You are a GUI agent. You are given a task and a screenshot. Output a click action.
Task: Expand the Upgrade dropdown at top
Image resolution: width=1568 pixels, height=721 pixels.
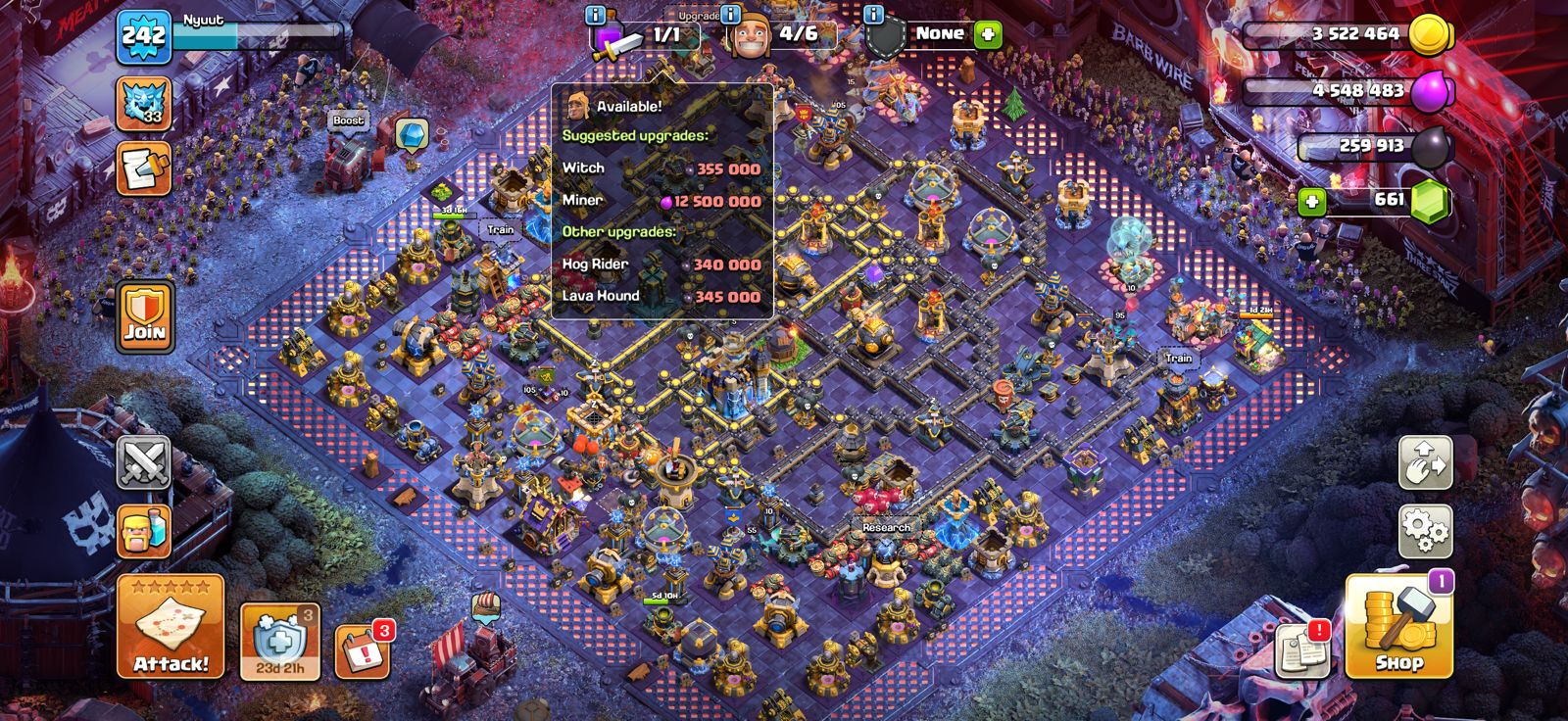(x=701, y=17)
